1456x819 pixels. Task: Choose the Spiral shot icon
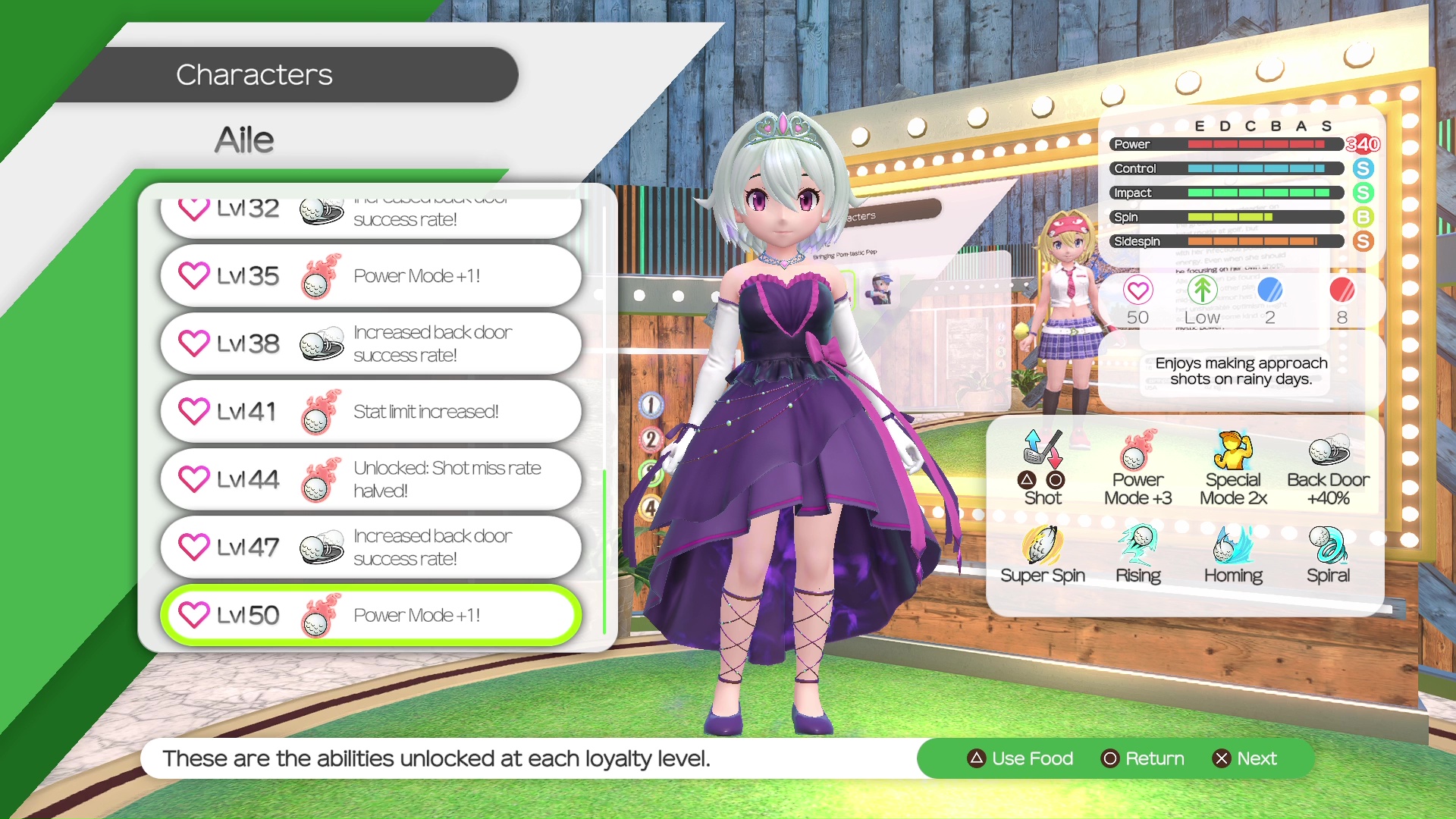coord(1328,546)
